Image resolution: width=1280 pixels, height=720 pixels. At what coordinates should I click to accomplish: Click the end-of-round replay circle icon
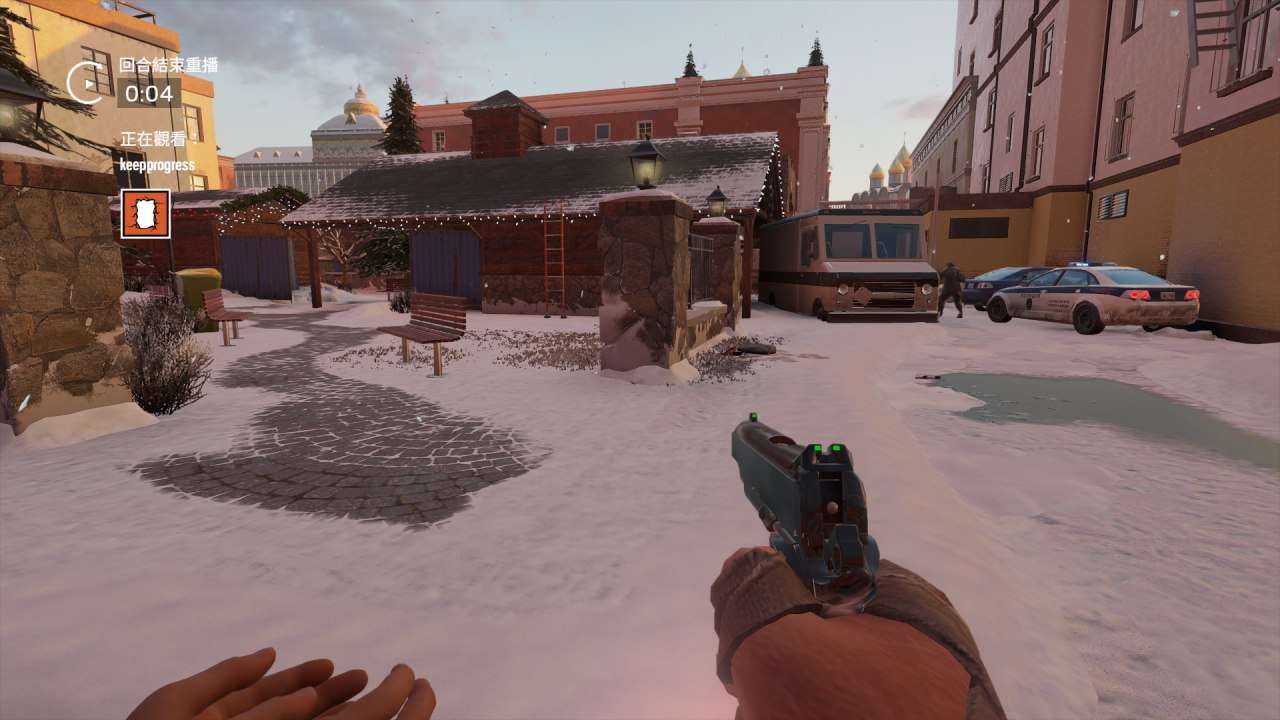pyautogui.click(x=87, y=82)
